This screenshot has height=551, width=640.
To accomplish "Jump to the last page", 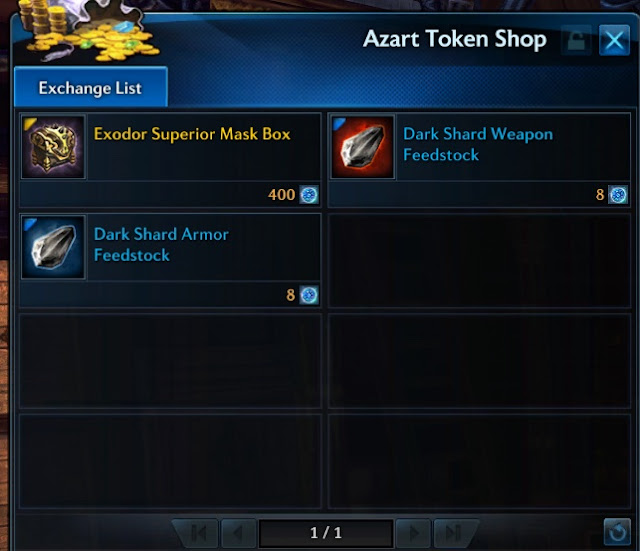I will (x=451, y=532).
